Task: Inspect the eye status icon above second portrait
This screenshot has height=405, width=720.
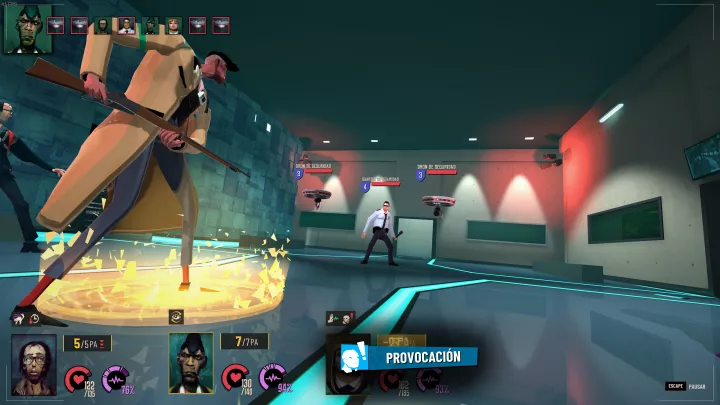Action: (177, 316)
